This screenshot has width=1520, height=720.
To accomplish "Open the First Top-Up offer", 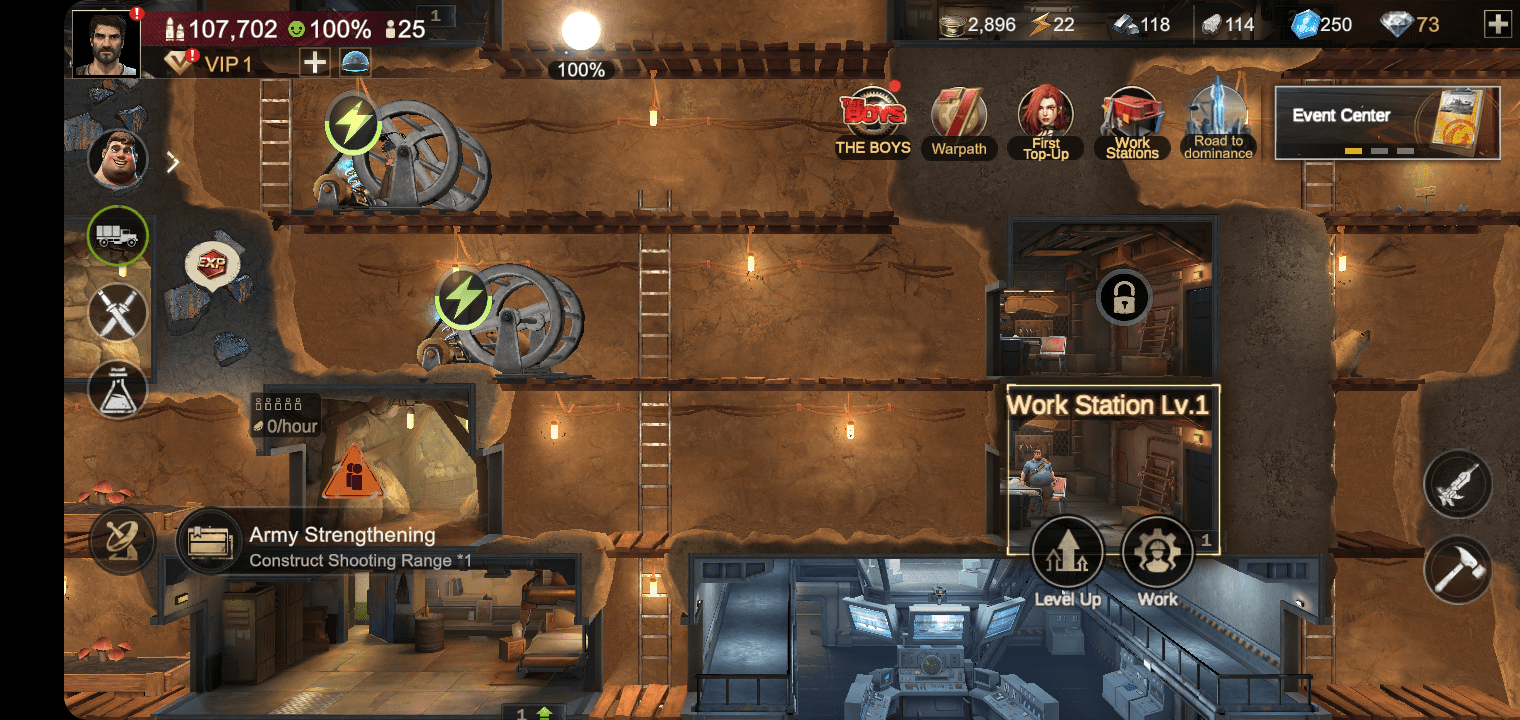I will 1045,120.
